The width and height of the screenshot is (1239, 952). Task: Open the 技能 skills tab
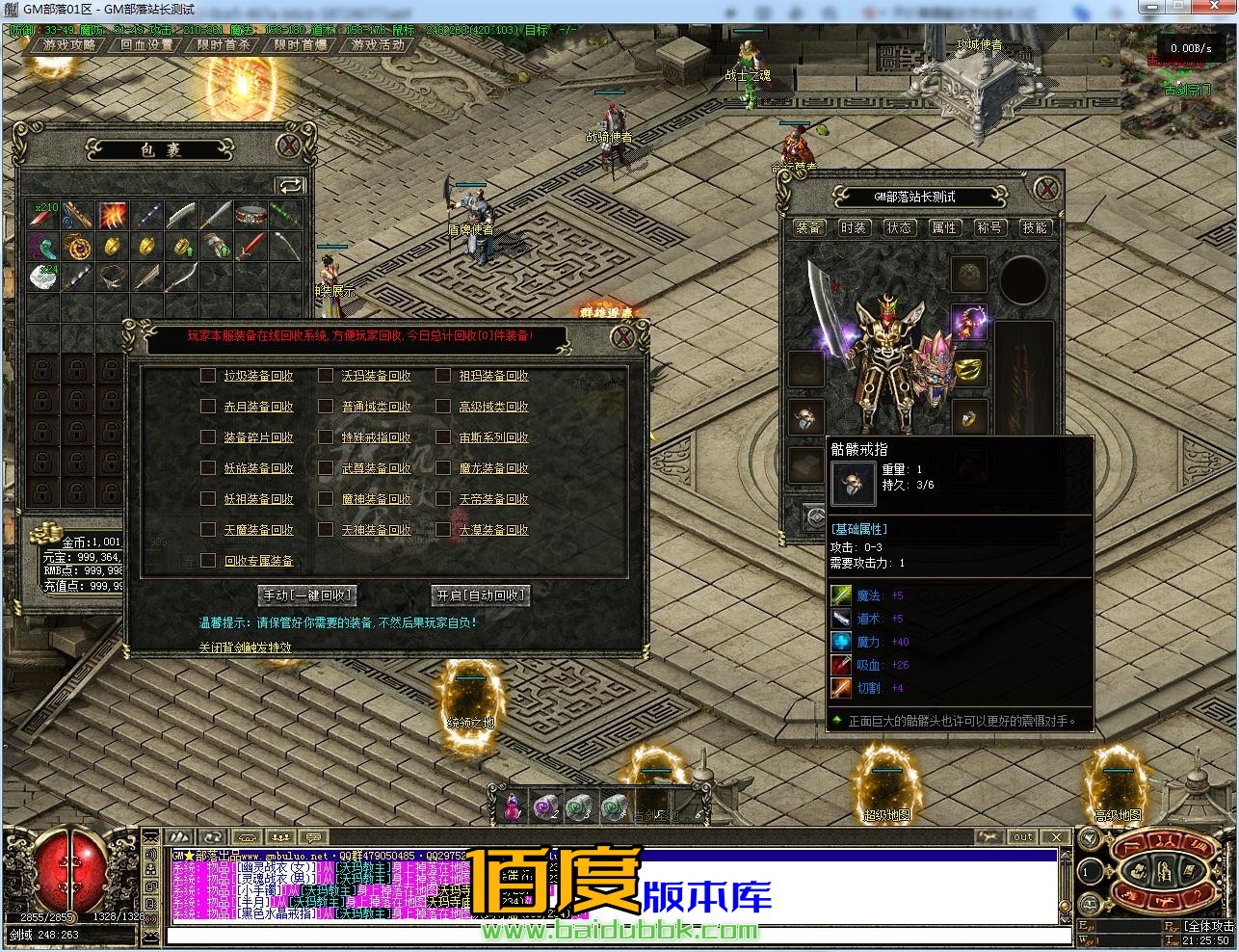pyautogui.click(x=1035, y=227)
